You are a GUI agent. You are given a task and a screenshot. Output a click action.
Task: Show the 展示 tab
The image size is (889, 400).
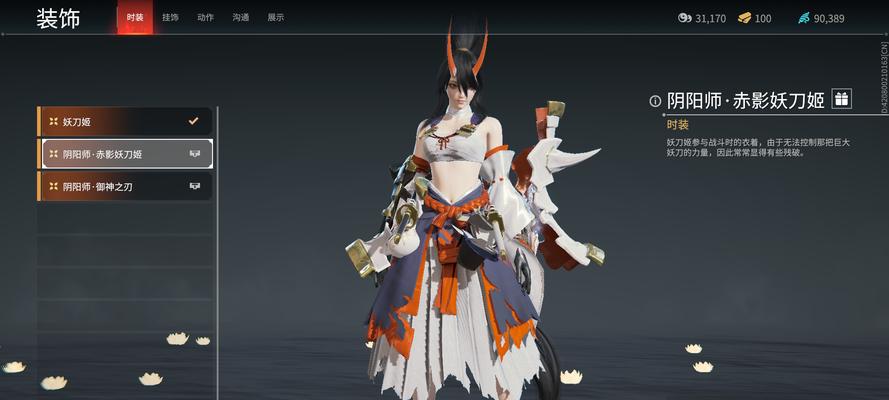pos(275,18)
